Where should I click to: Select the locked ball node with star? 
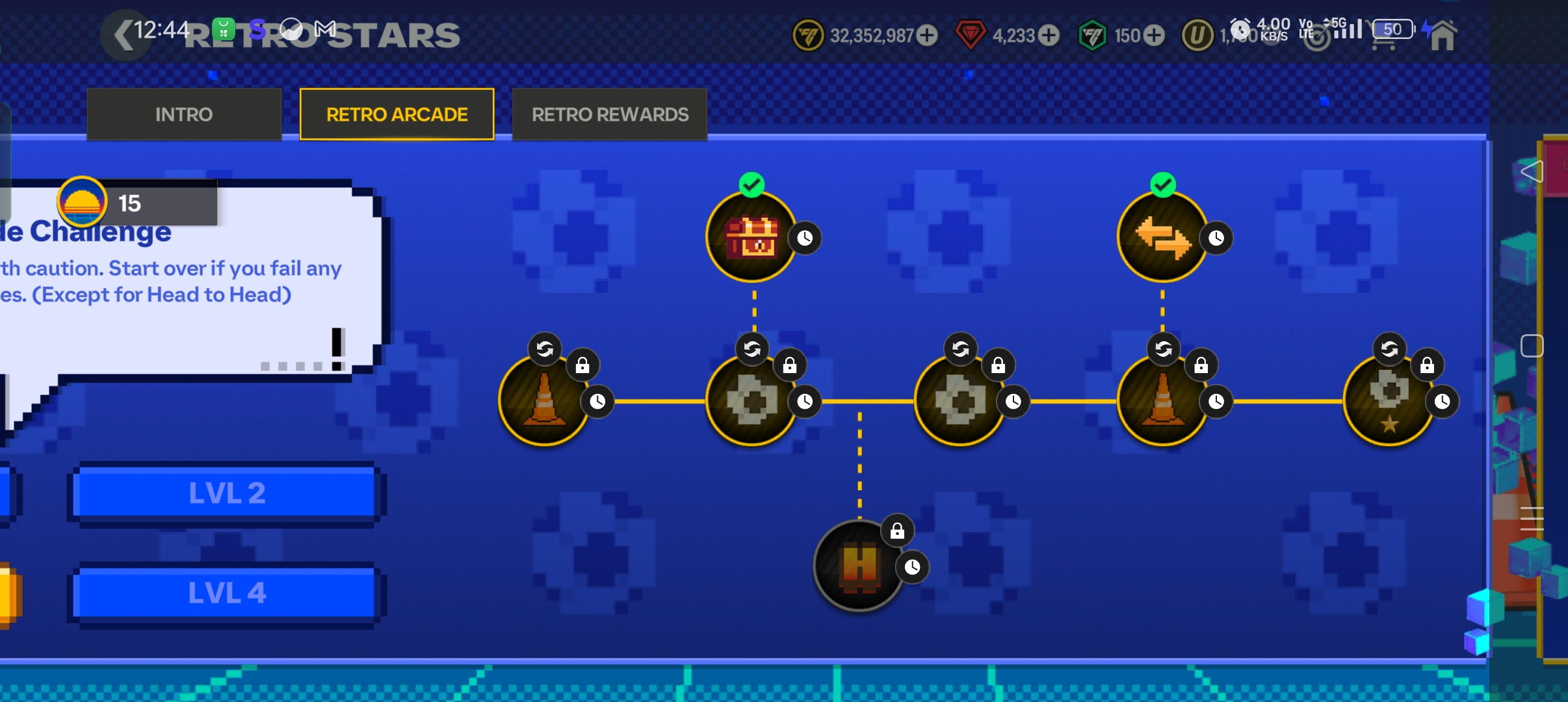point(1389,400)
